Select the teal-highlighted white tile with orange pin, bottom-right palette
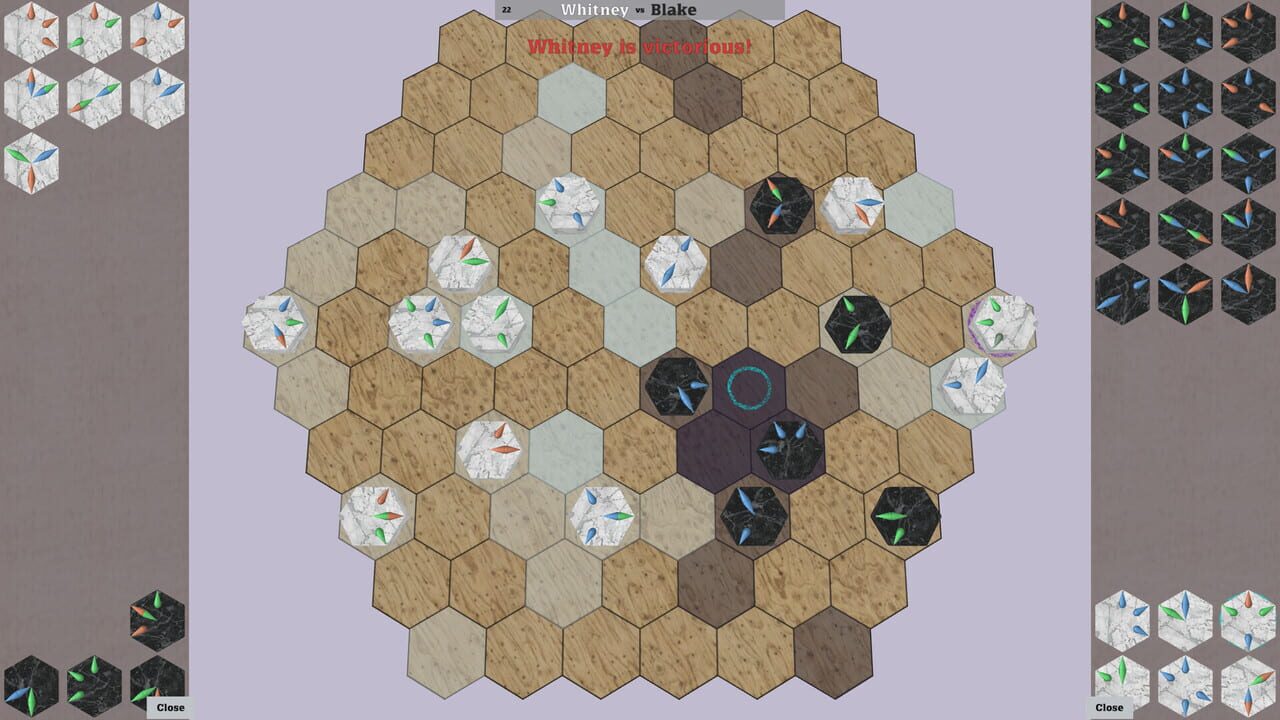This screenshot has height=720, width=1280. pyautogui.click(x=1248, y=617)
